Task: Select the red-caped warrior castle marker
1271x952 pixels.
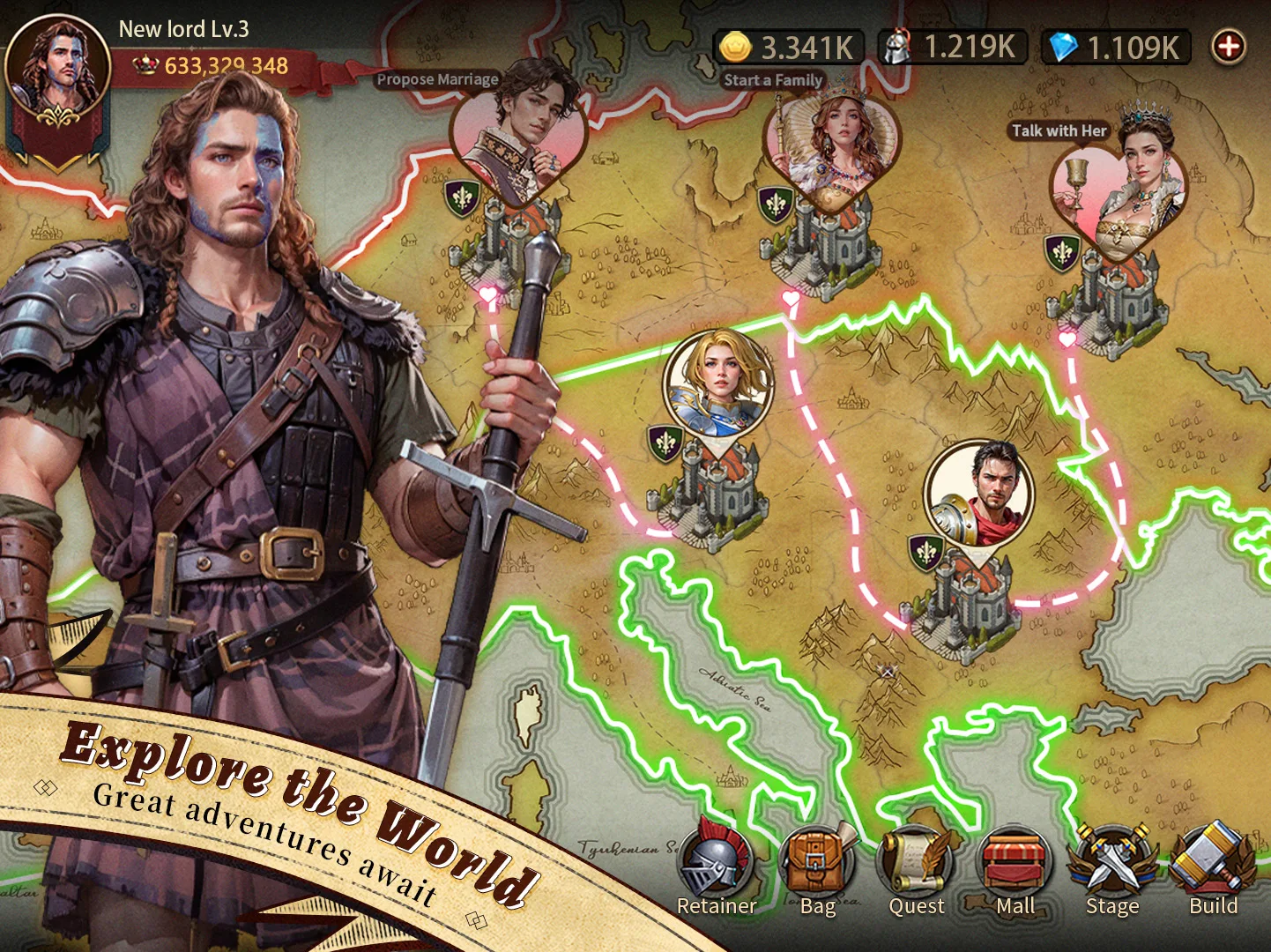Action: tap(979, 494)
